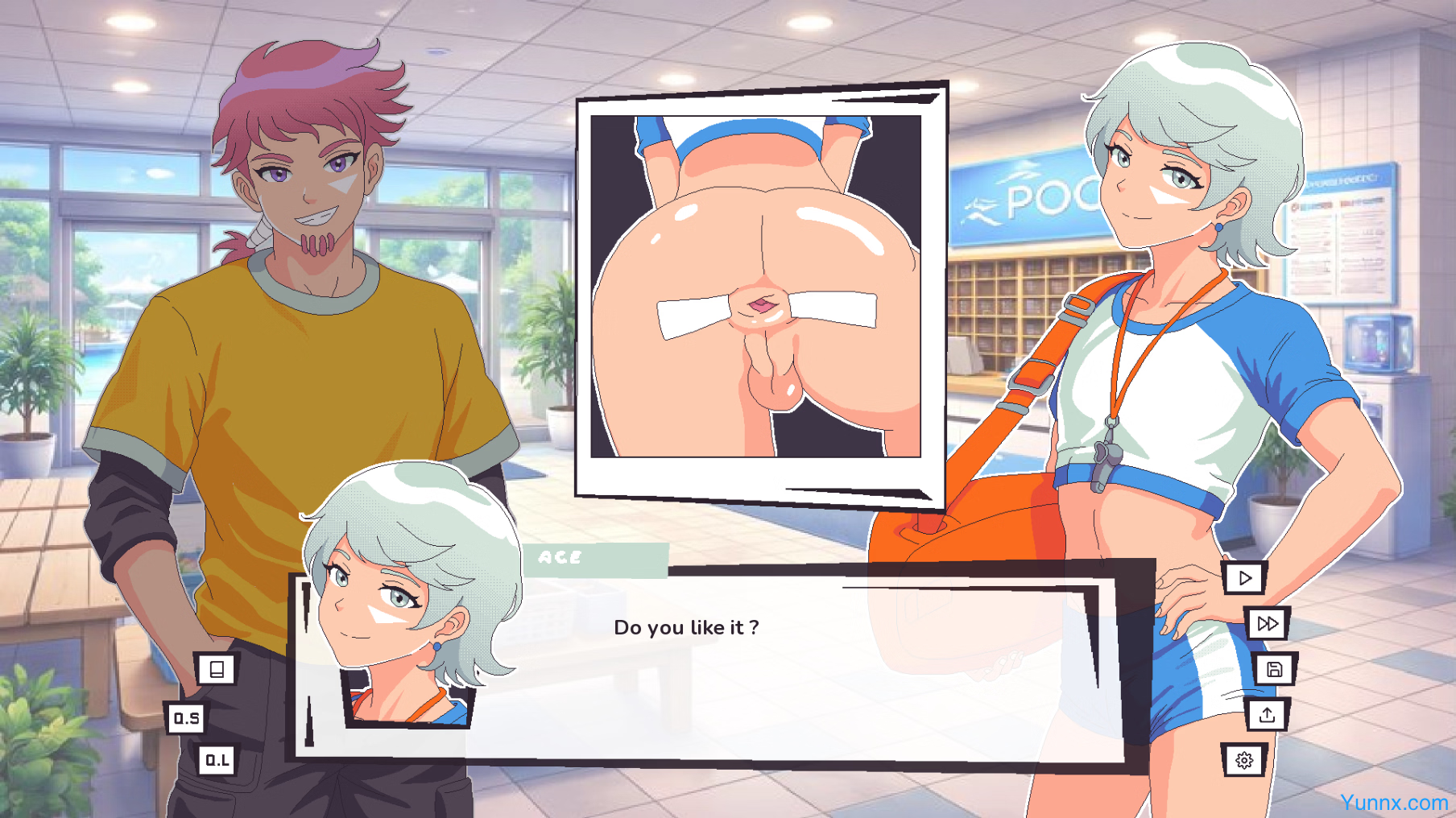Activate the fast-forward skip button
The image size is (1456, 818).
point(1267,624)
